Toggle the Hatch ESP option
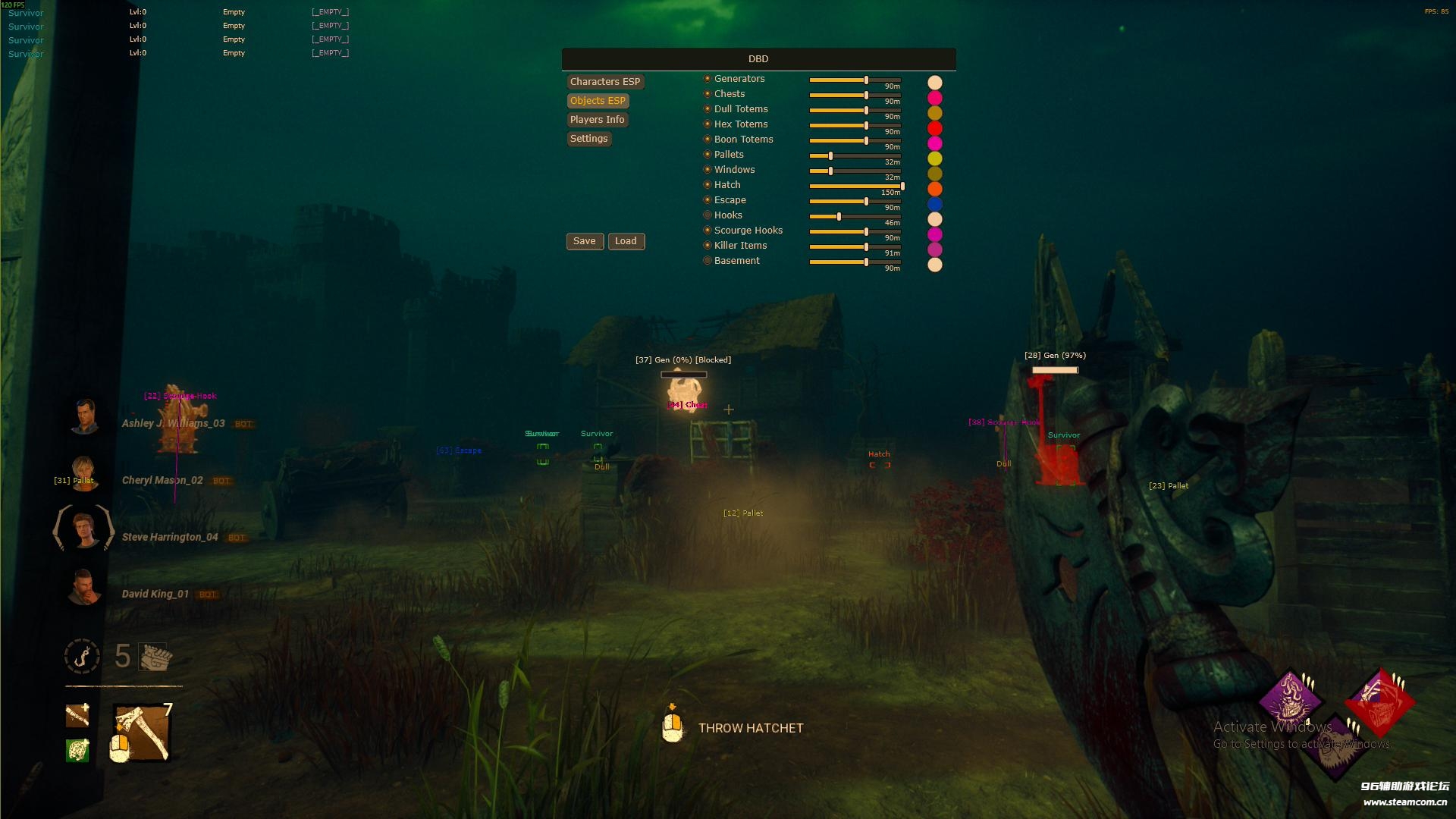 [708, 185]
